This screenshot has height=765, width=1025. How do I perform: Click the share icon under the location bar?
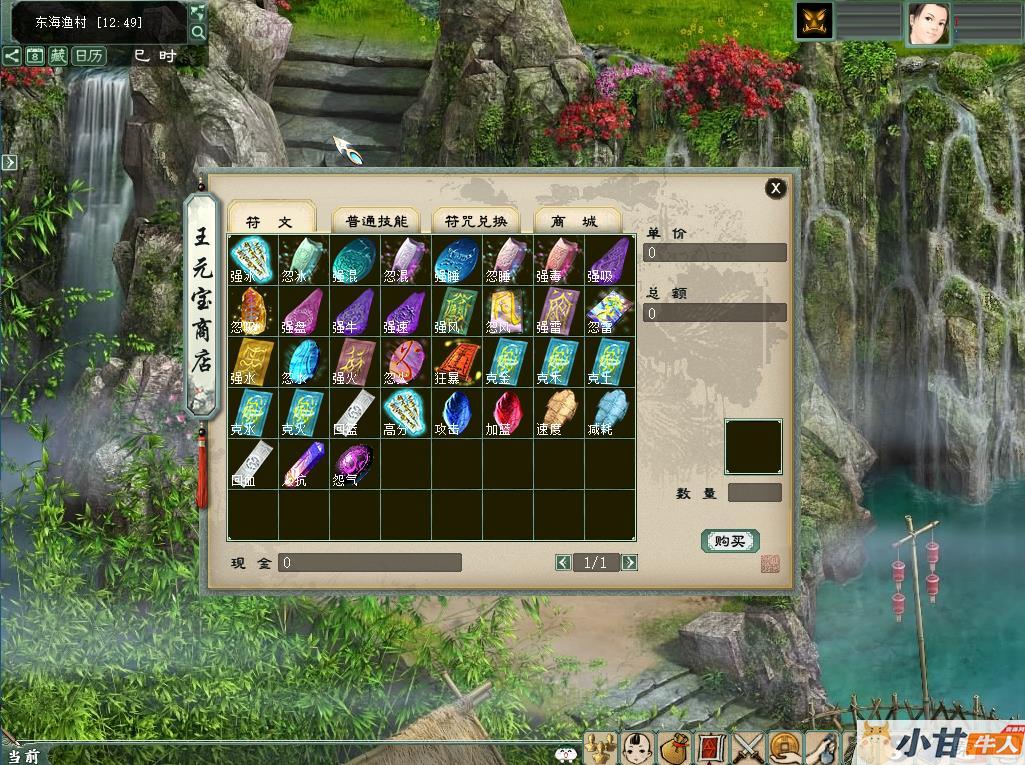(11, 56)
